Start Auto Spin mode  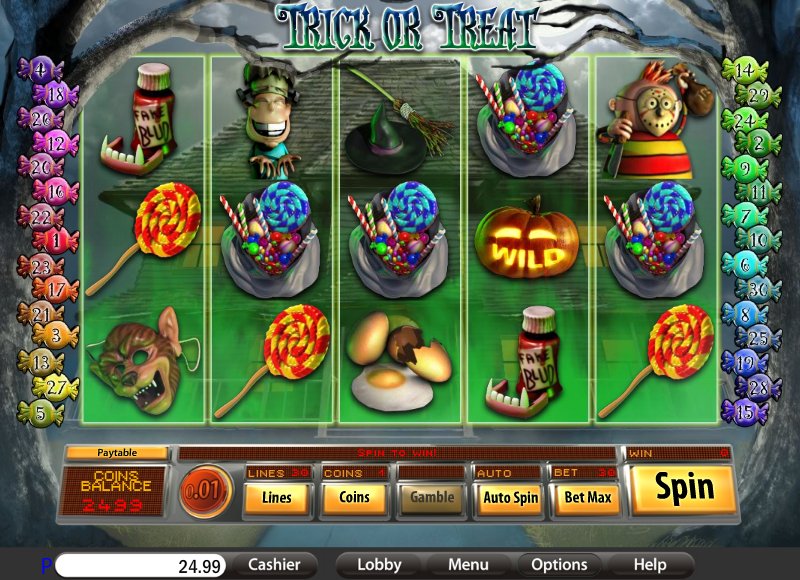[x=510, y=496]
